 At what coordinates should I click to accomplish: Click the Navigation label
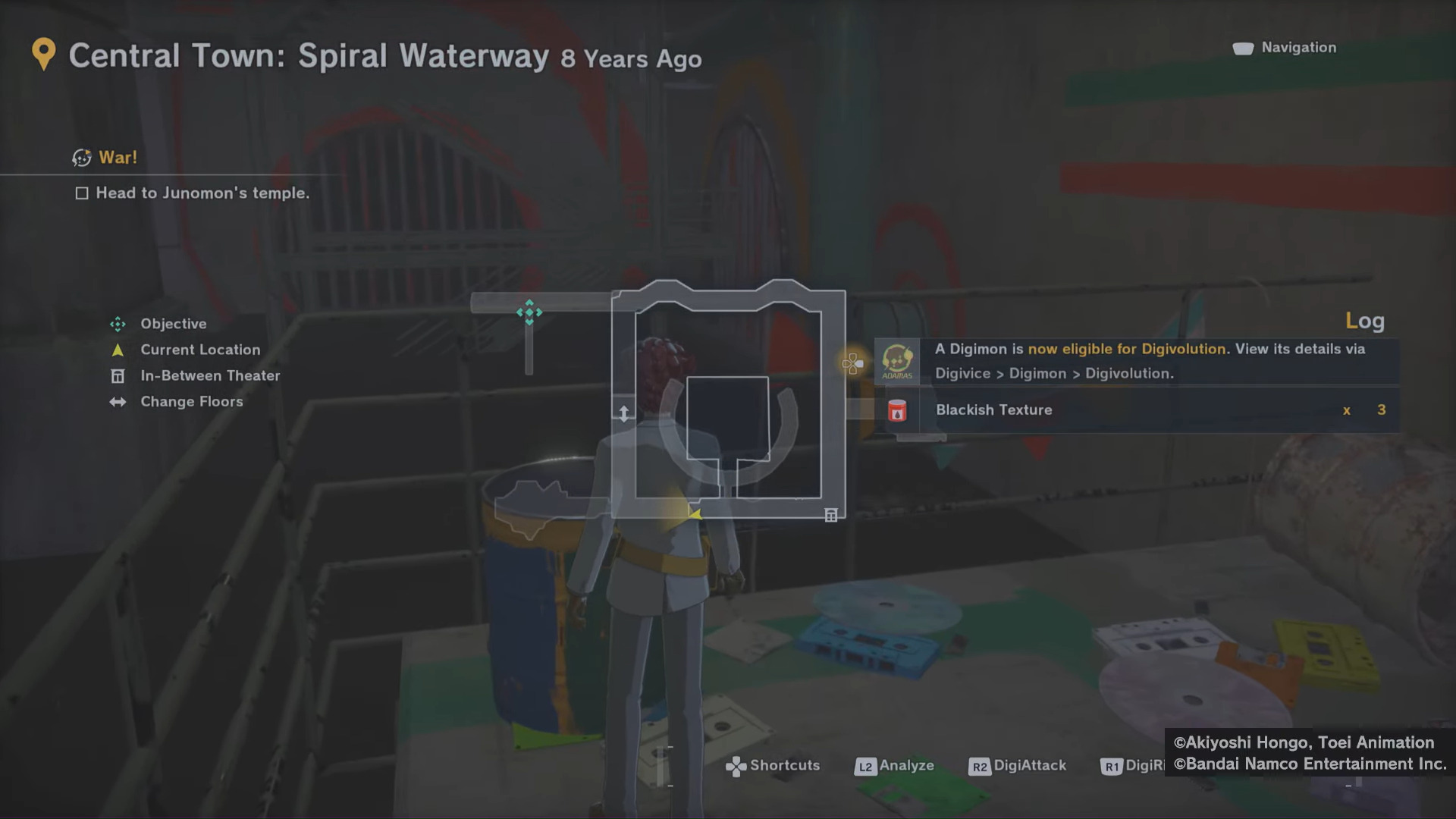1298,48
